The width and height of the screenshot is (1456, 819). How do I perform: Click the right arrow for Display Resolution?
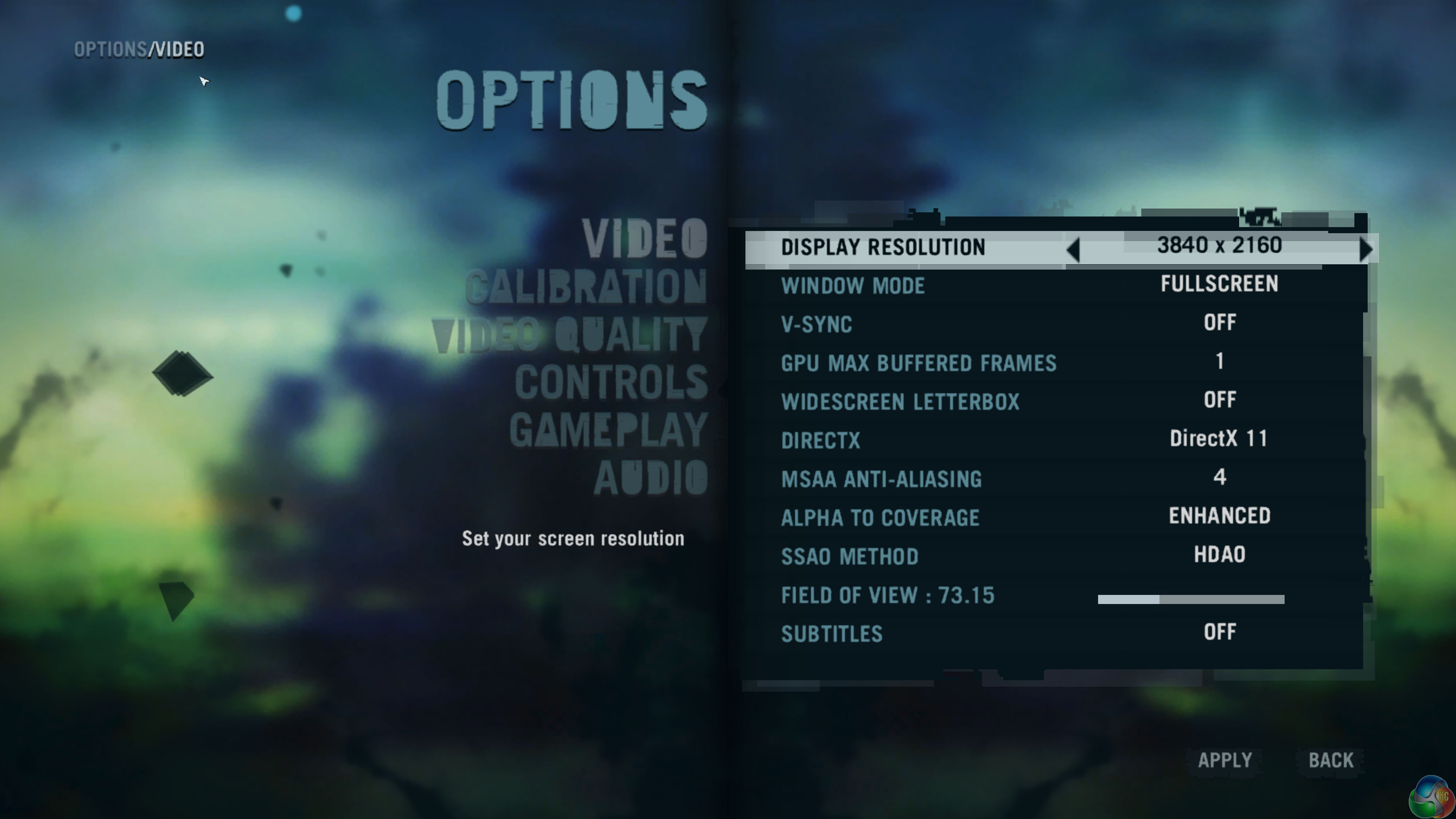pos(1365,249)
